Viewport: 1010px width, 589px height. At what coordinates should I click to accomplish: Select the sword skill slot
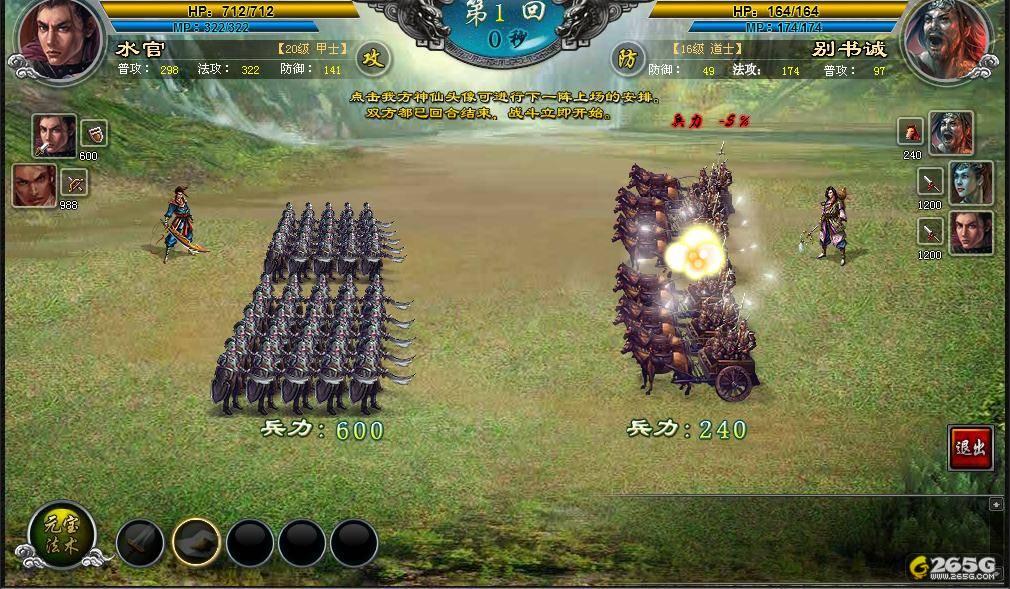click(x=140, y=544)
